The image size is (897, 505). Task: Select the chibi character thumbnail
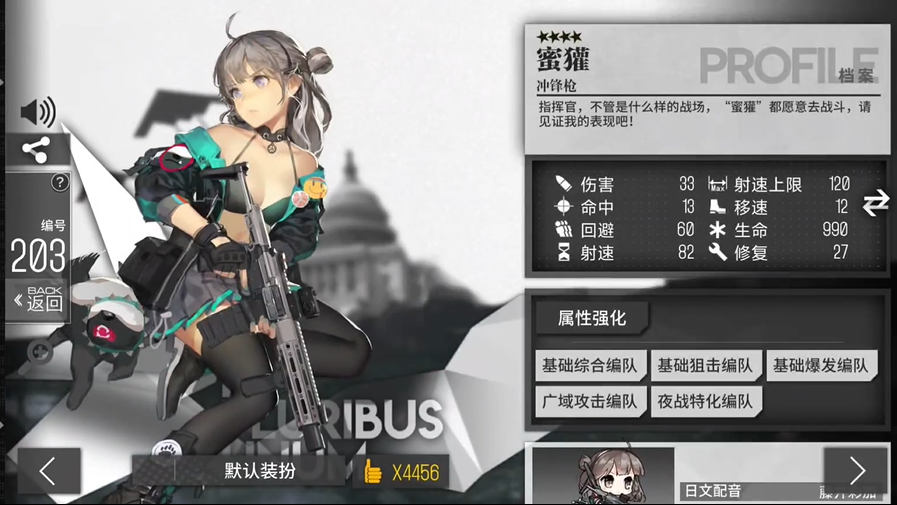604,477
